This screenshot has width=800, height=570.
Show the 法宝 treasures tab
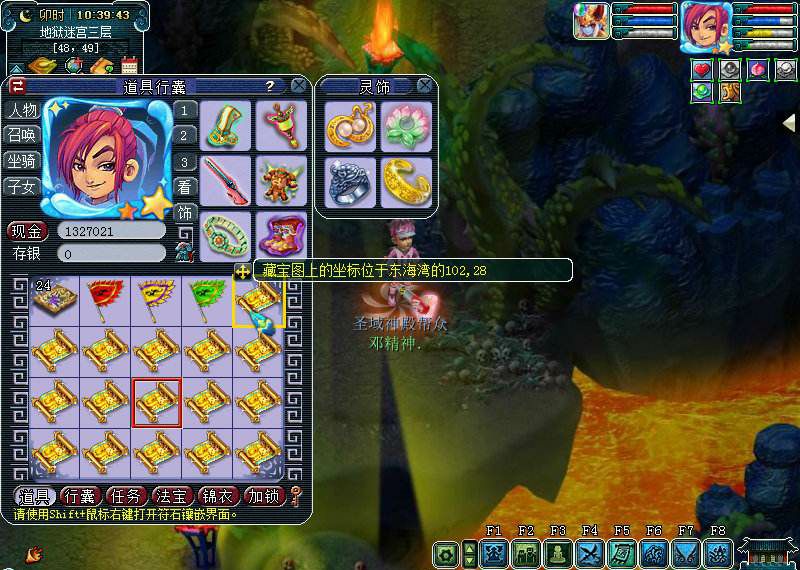(173, 495)
